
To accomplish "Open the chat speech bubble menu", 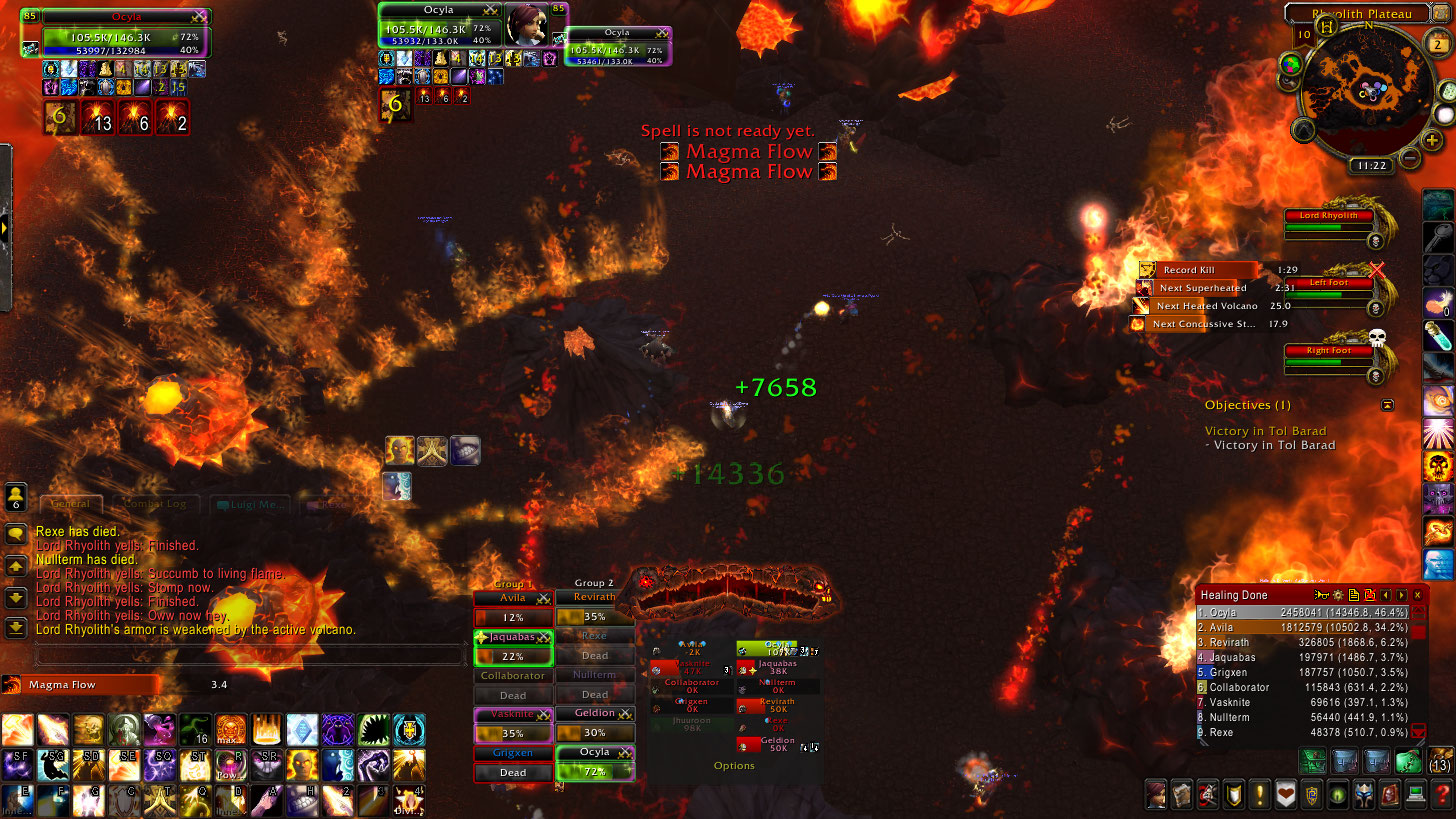I will (16, 534).
